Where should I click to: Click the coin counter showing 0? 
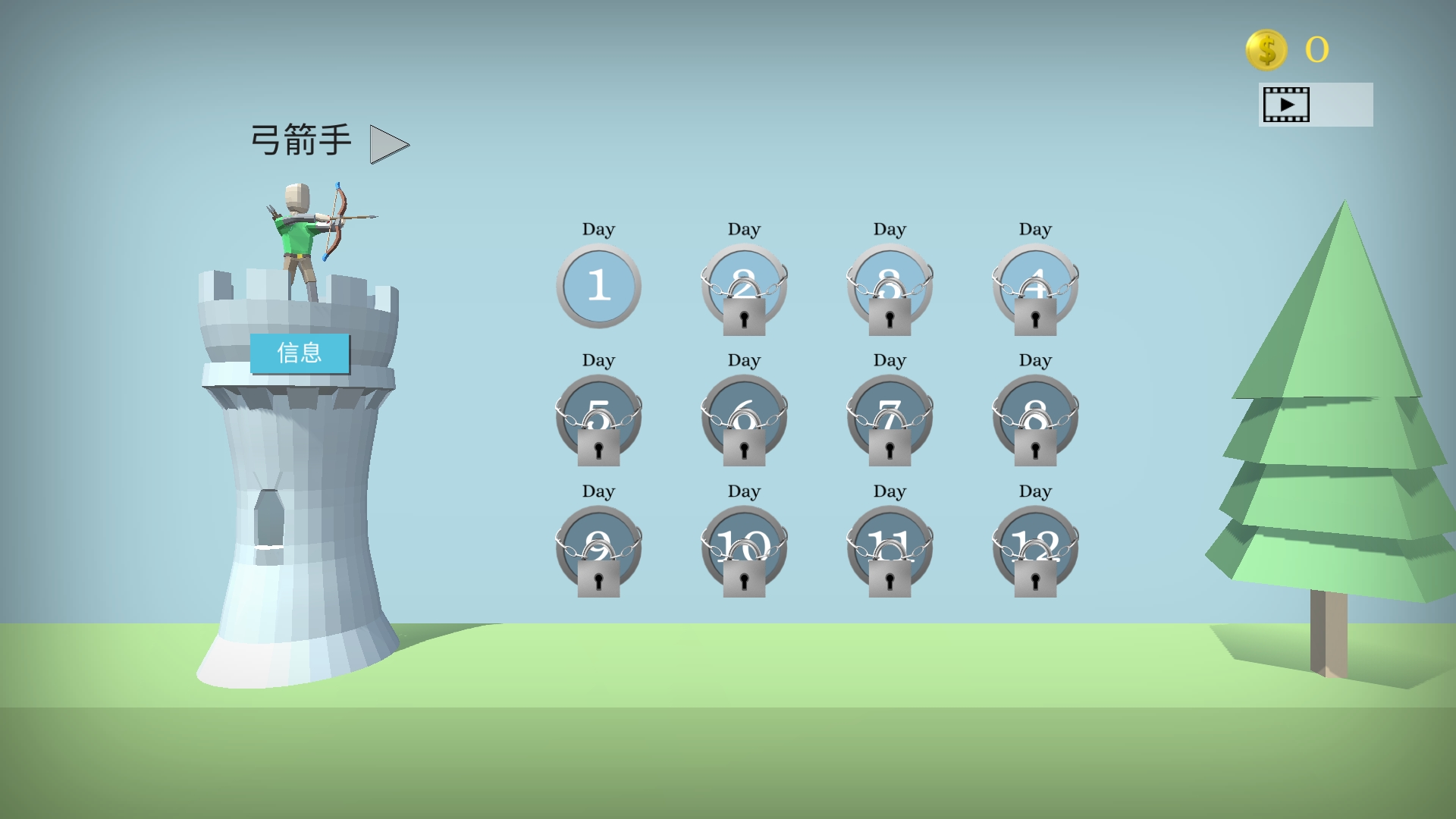(1317, 50)
